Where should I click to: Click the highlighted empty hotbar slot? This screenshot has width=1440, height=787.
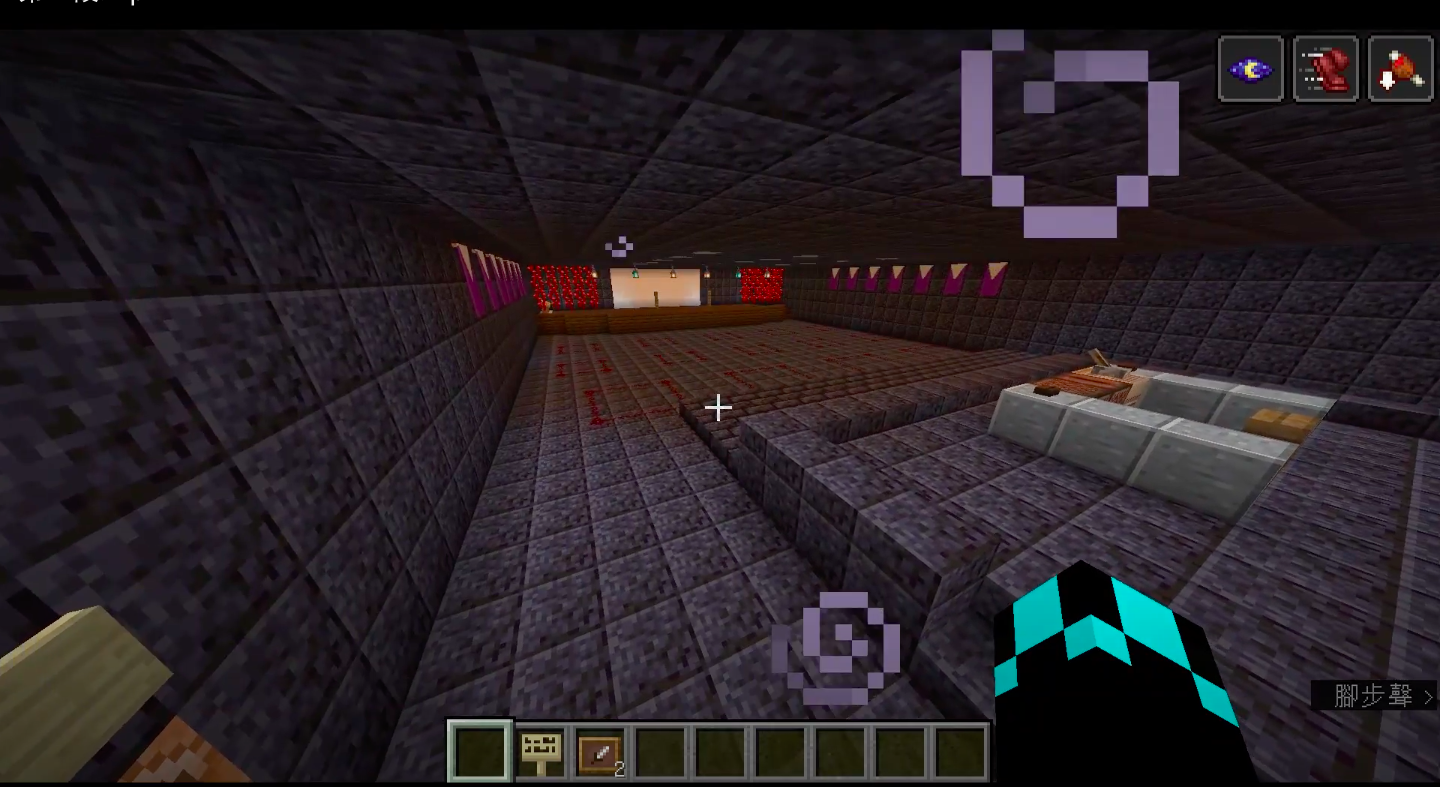(x=480, y=751)
